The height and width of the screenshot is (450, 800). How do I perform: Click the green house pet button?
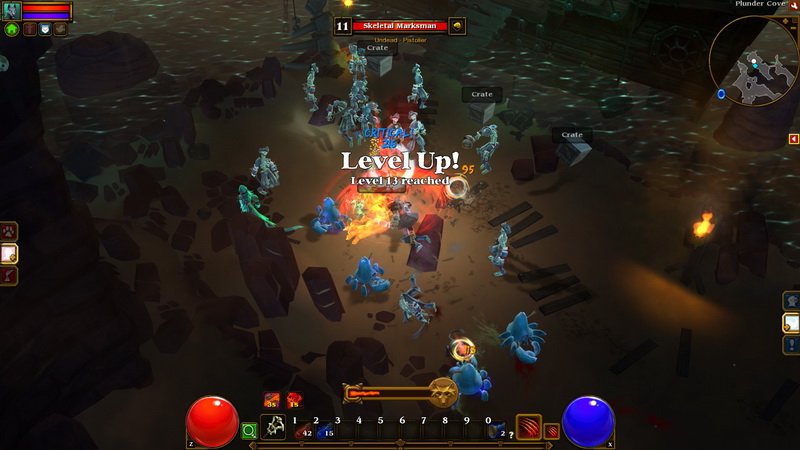point(12,30)
